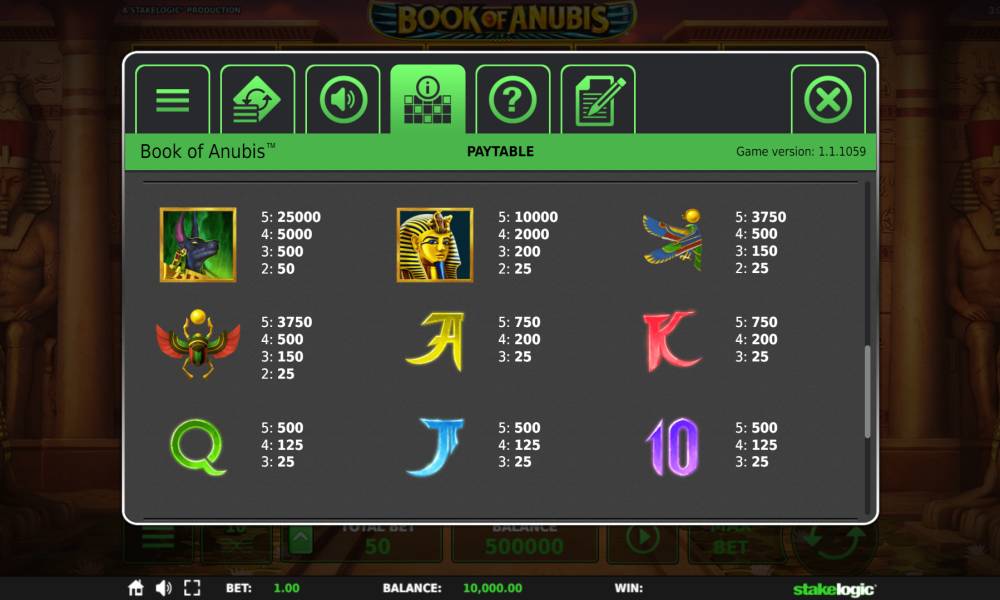Toggle fullscreen mode in bottom bar

pos(193,588)
